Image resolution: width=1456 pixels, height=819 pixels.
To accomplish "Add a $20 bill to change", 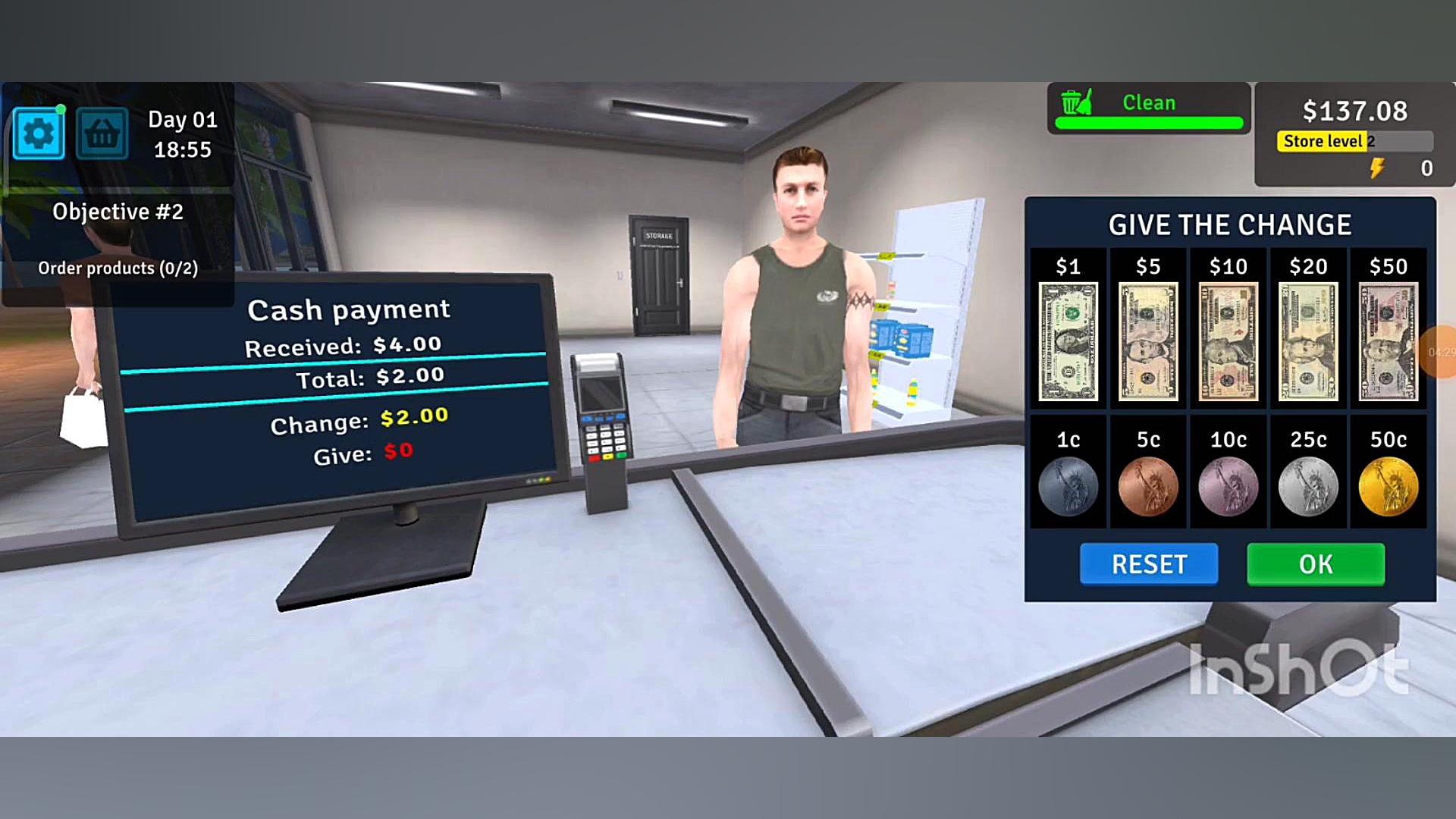I will coord(1308,341).
